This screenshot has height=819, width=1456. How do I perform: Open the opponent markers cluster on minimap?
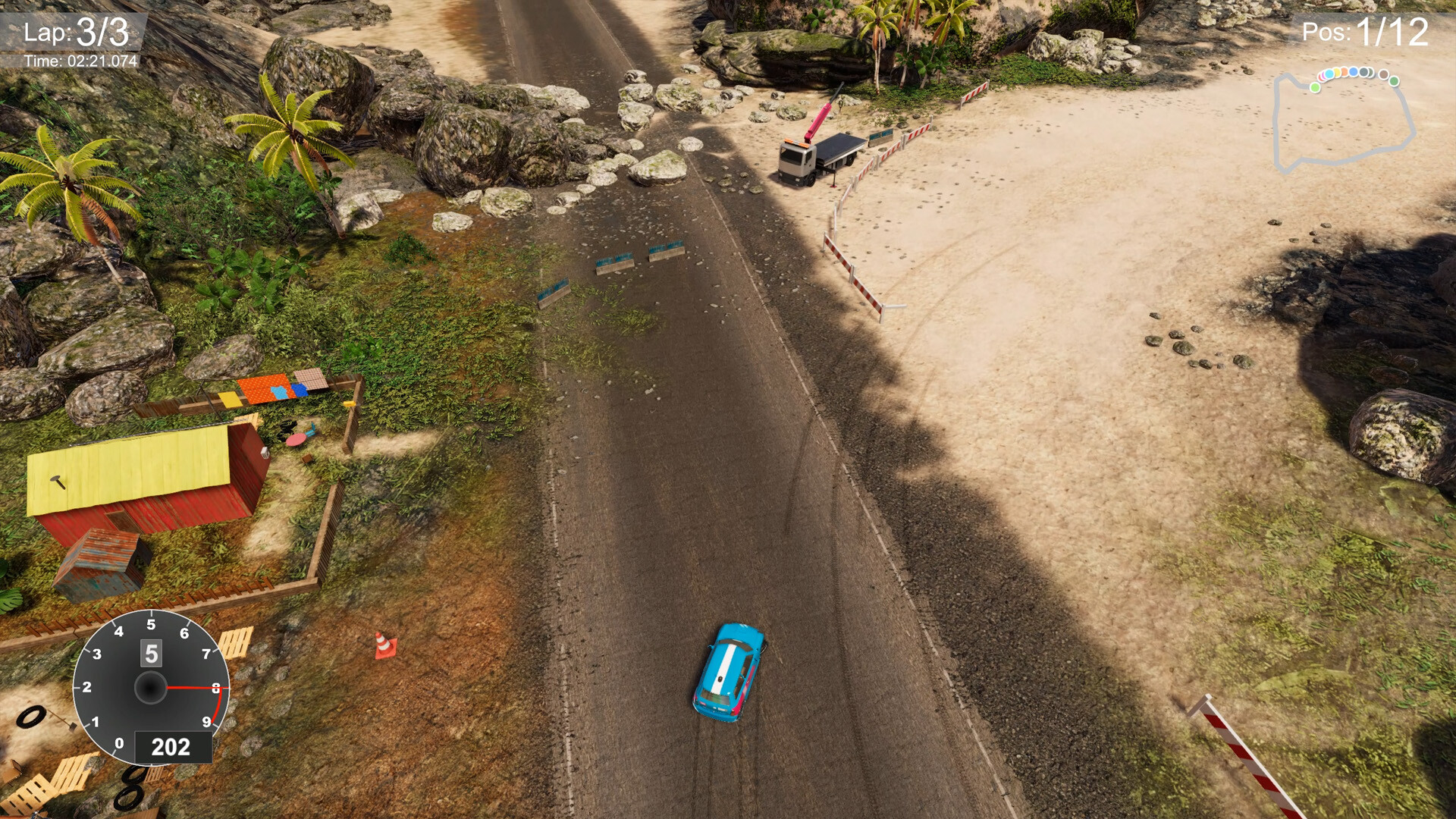(x=1346, y=72)
